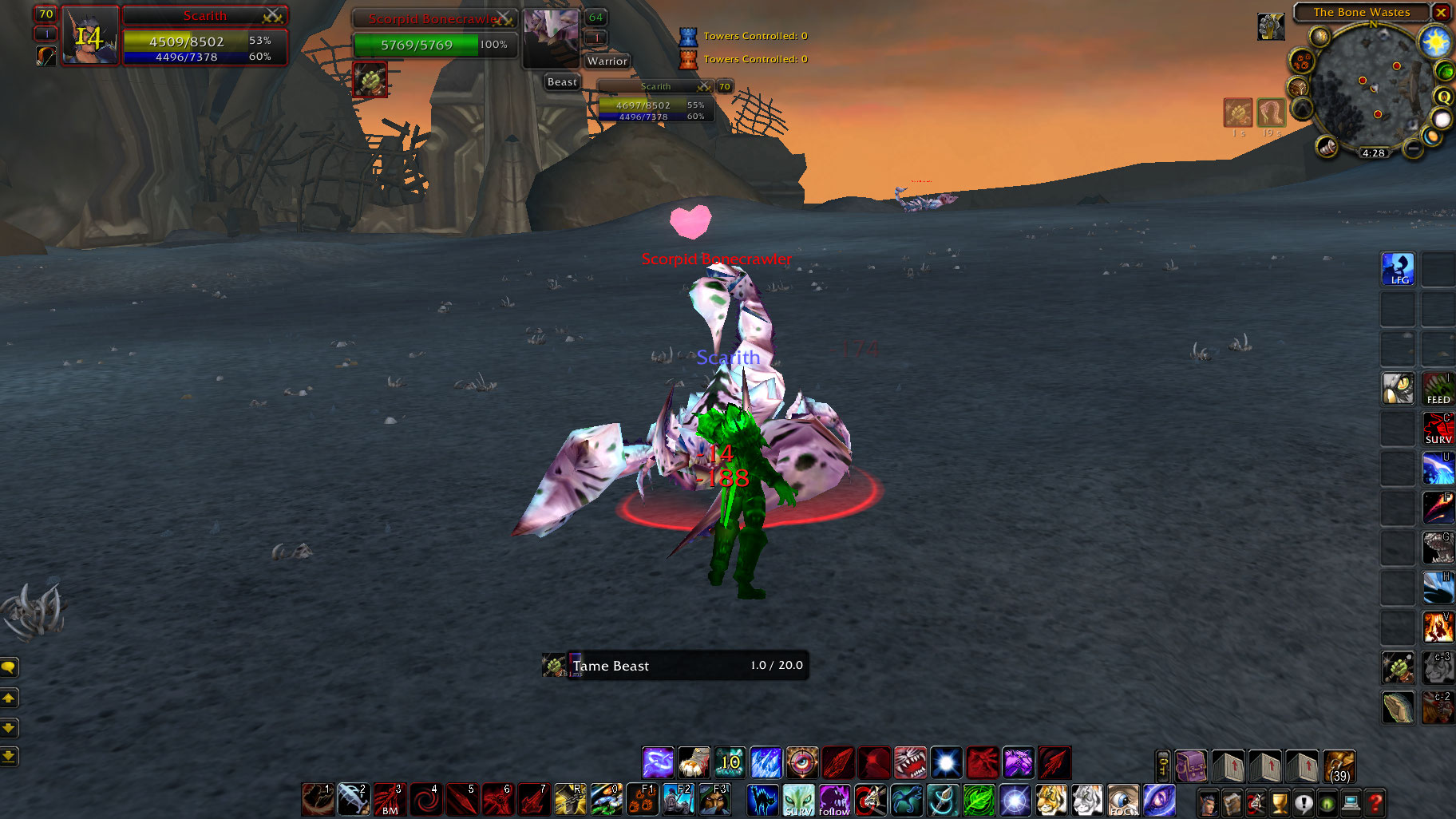
Task: Expand the action bar with the up arrow
Action: coord(9,698)
